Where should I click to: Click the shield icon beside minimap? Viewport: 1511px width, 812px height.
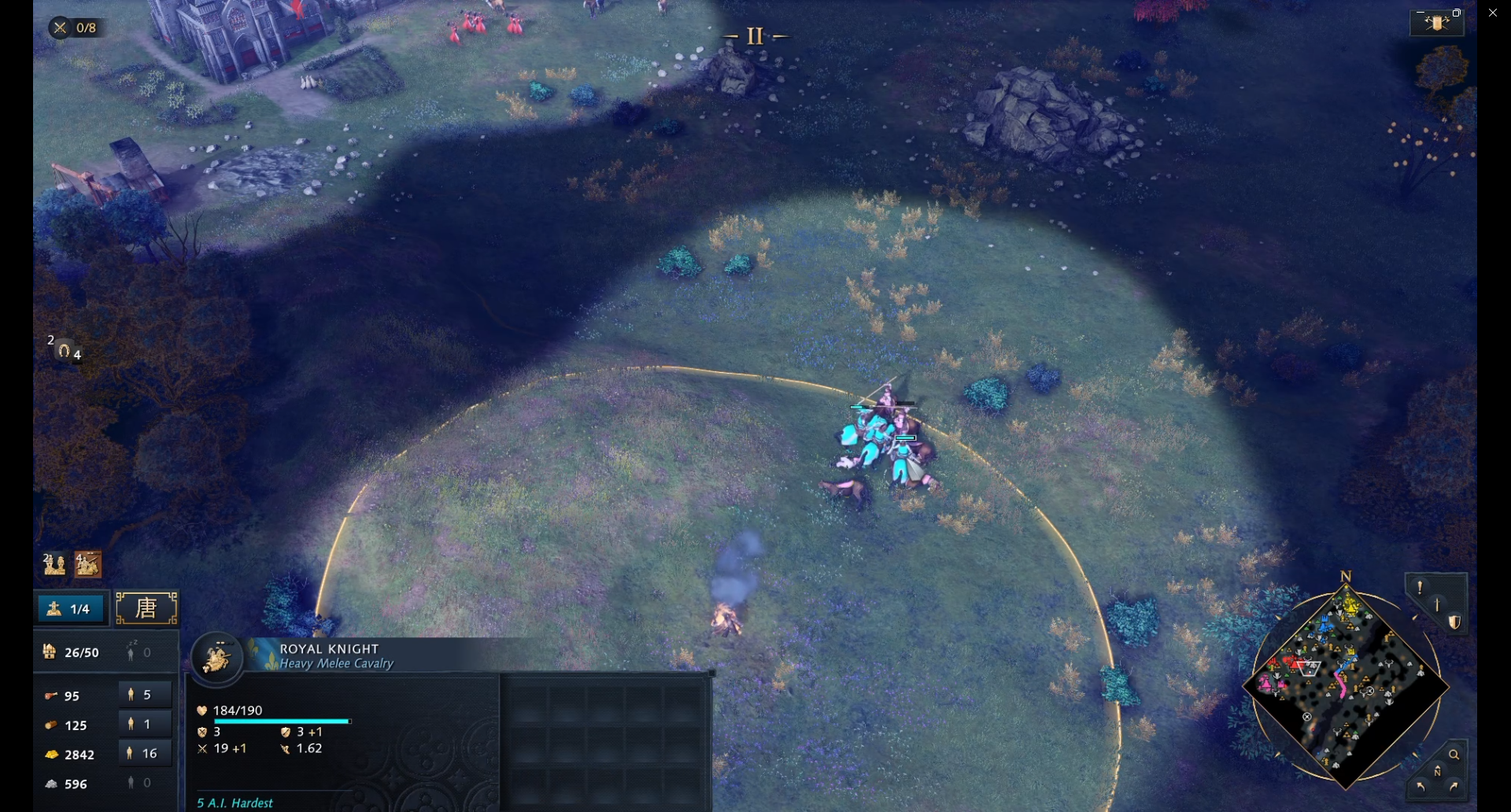click(x=1454, y=622)
